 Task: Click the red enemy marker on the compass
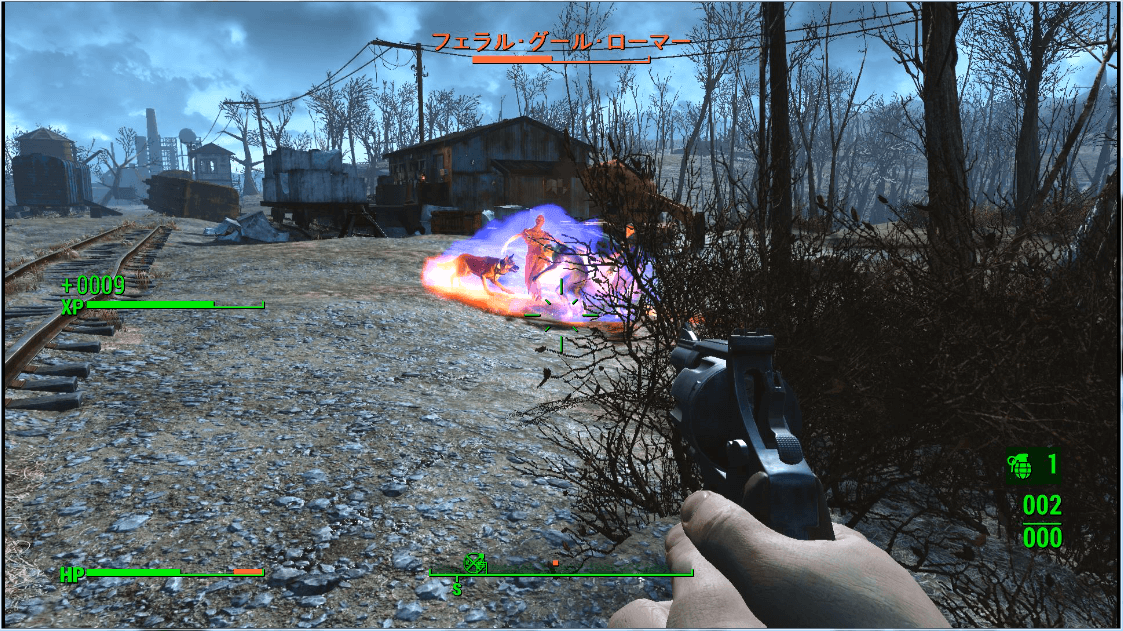[x=554, y=563]
